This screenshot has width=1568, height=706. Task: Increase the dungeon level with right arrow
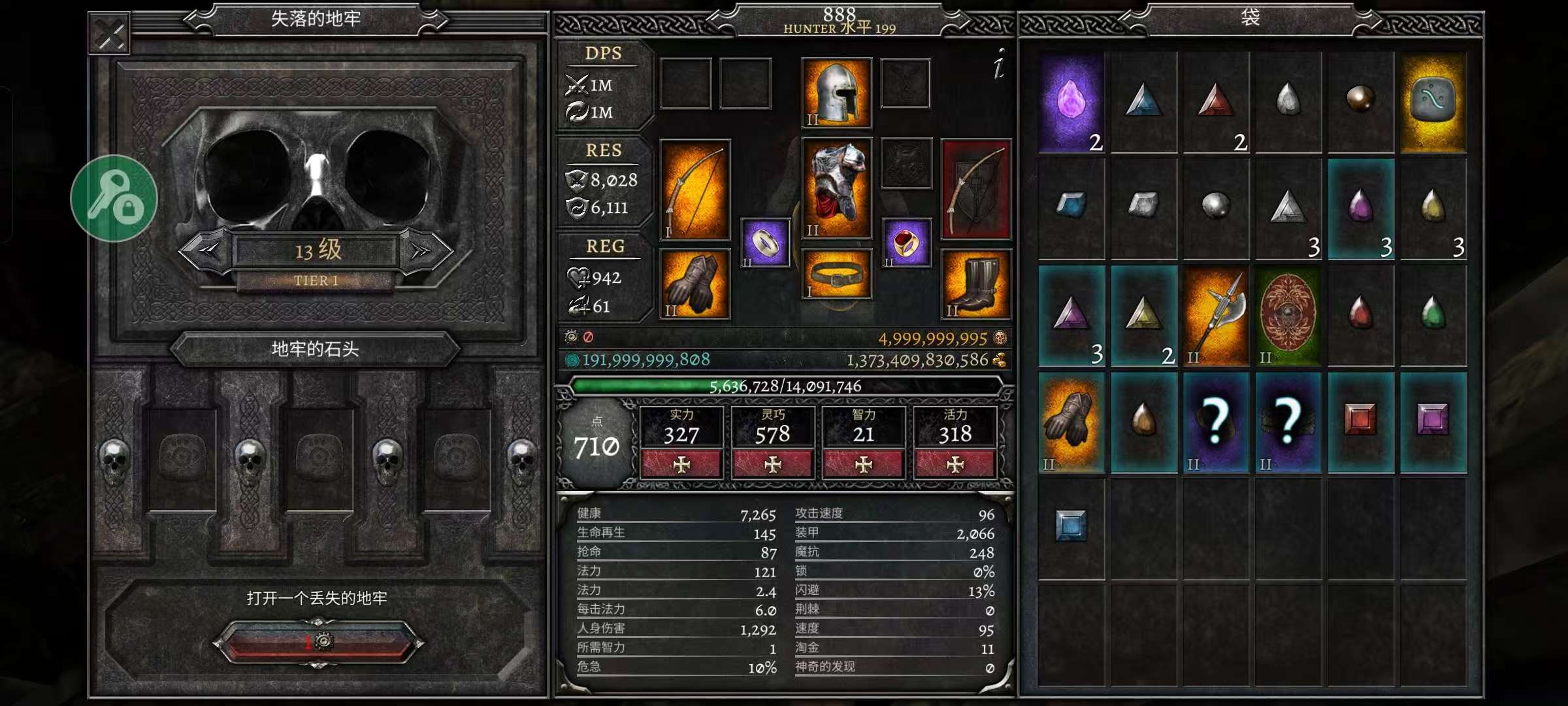pos(425,250)
